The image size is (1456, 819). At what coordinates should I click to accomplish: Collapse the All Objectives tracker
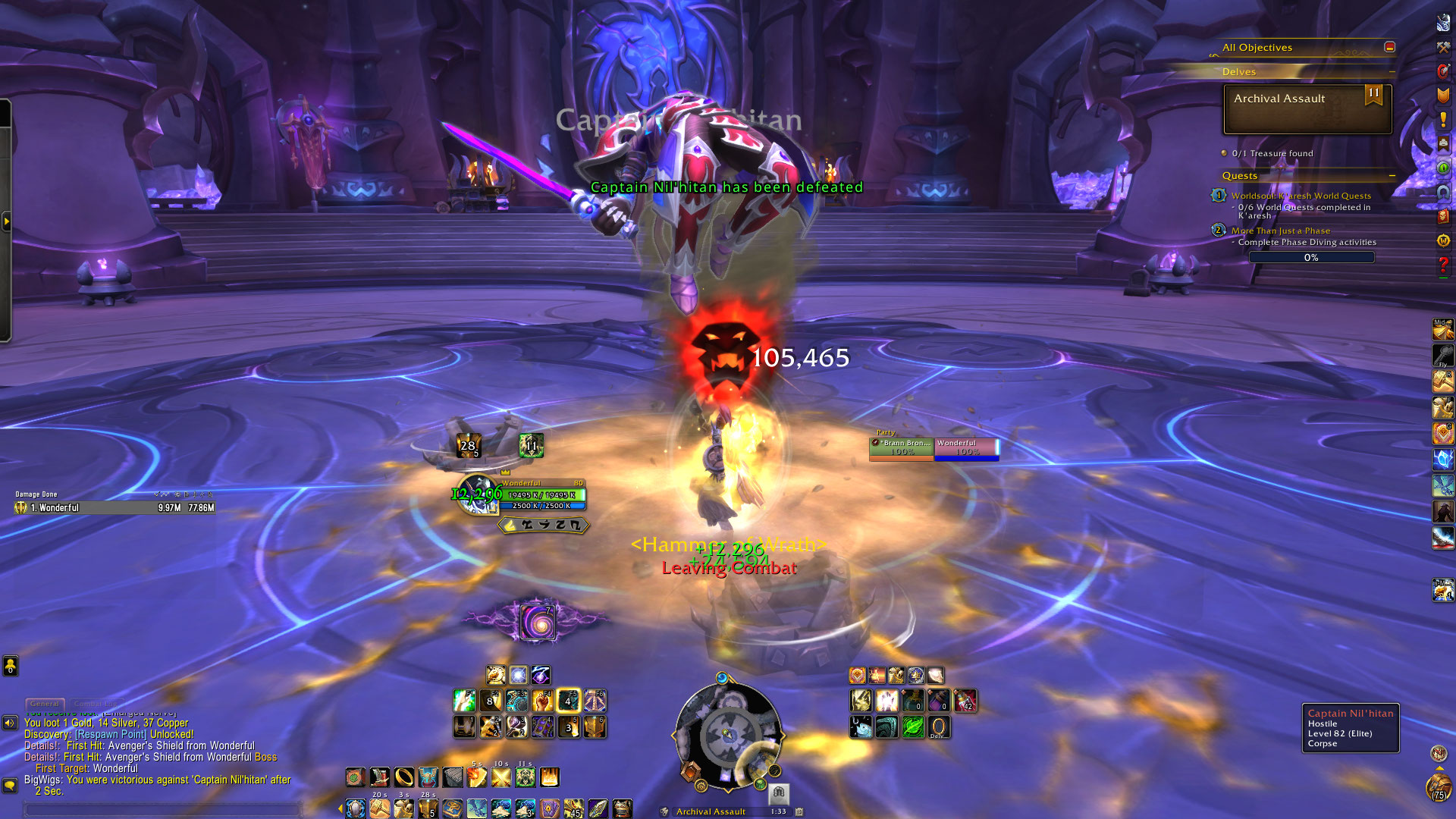[x=1389, y=47]
